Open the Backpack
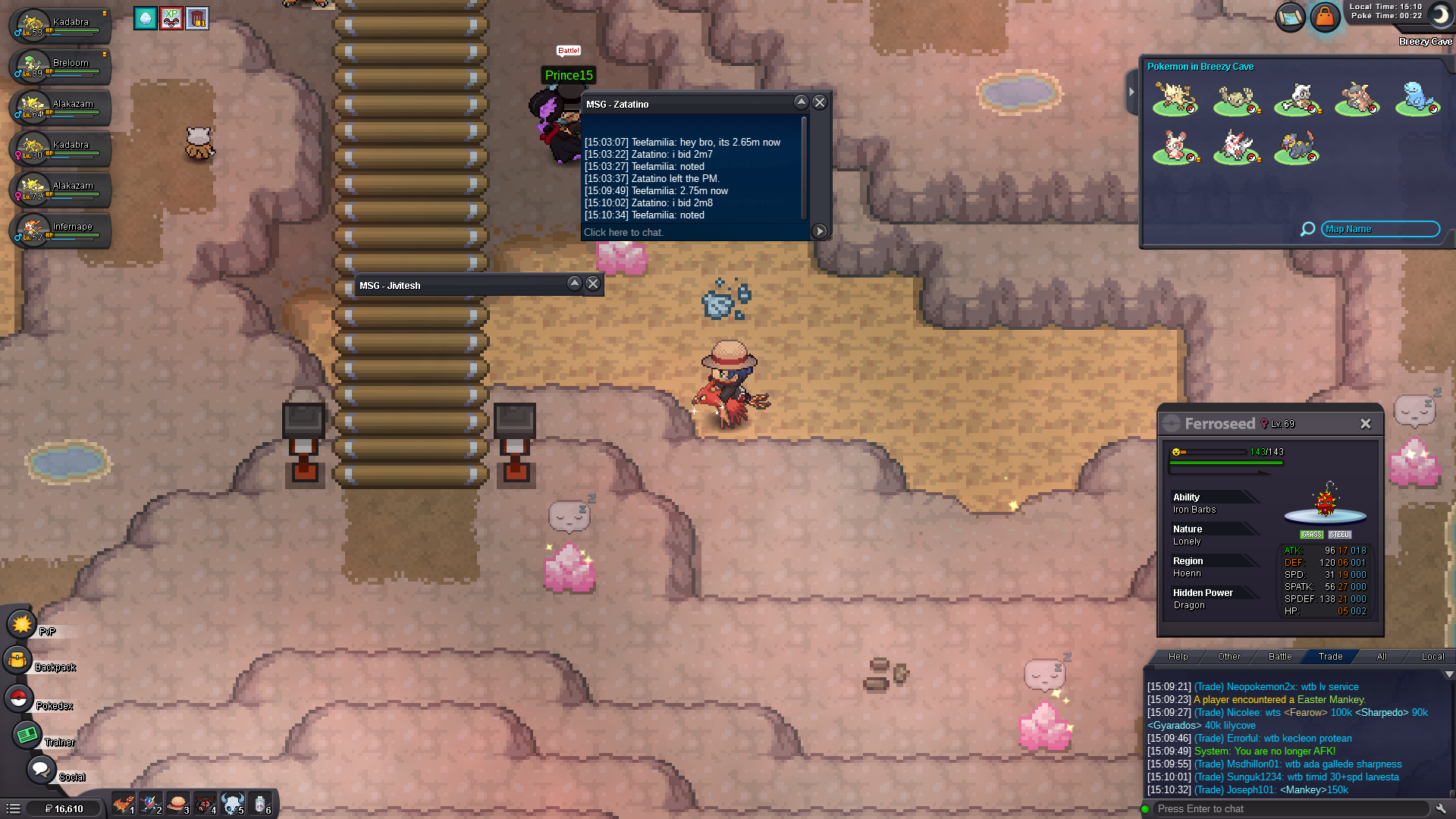 point(17,661)
